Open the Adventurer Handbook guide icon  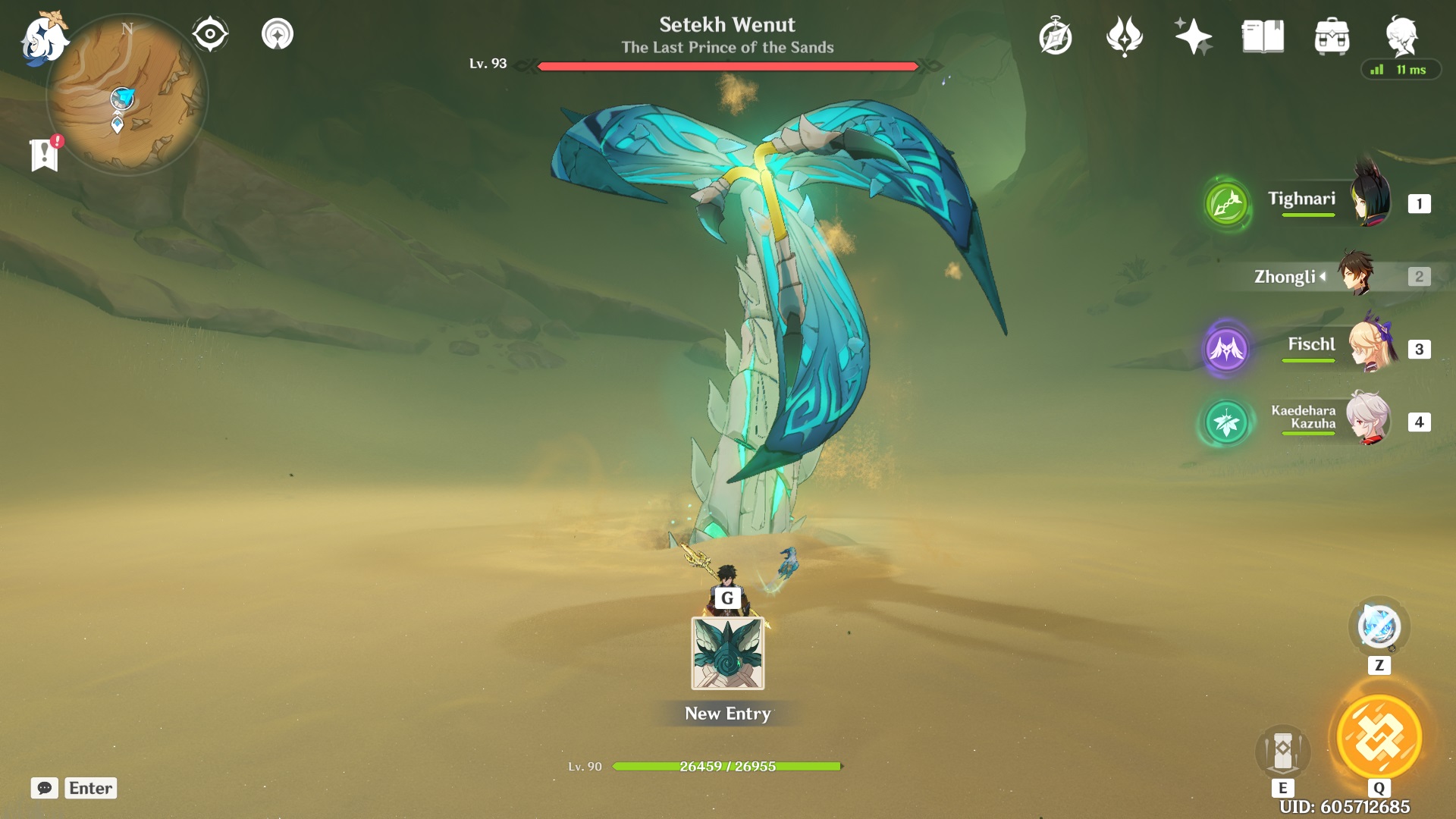tap(1056, 34)
